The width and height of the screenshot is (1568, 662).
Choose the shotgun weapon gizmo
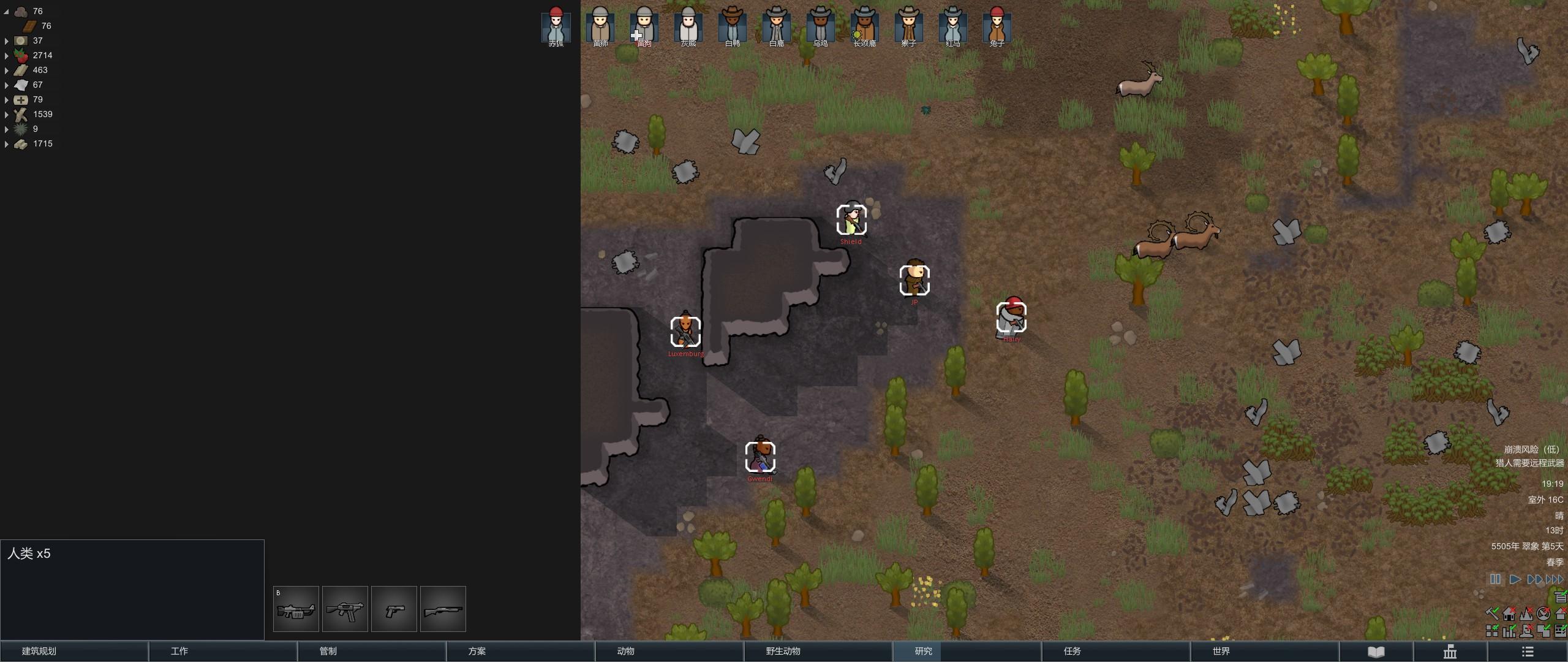pos(443,609)
